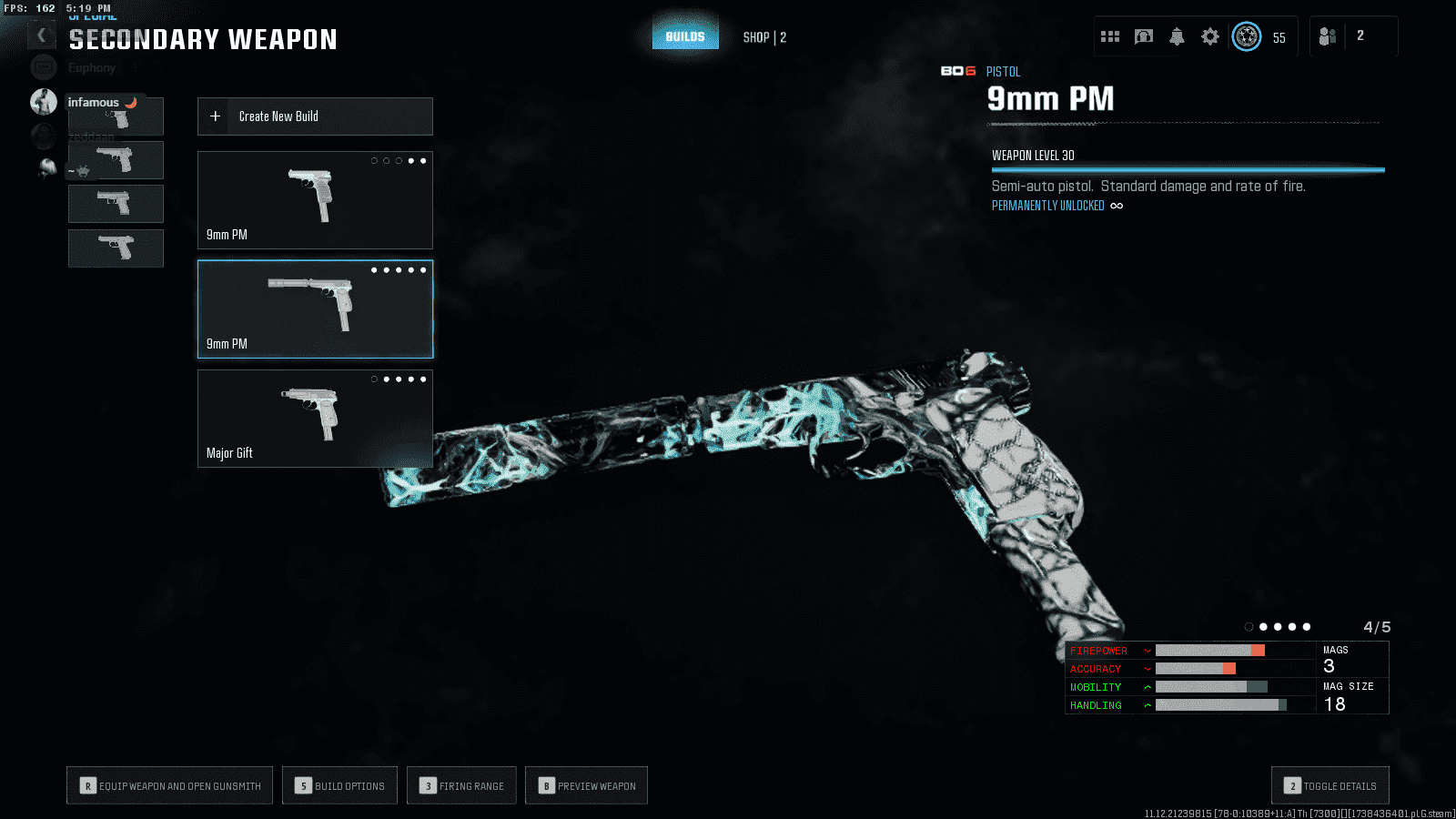The height and width of the screenshot is (819, 1456).
Task: Open the Shop tab
Action: click(763, 37)
